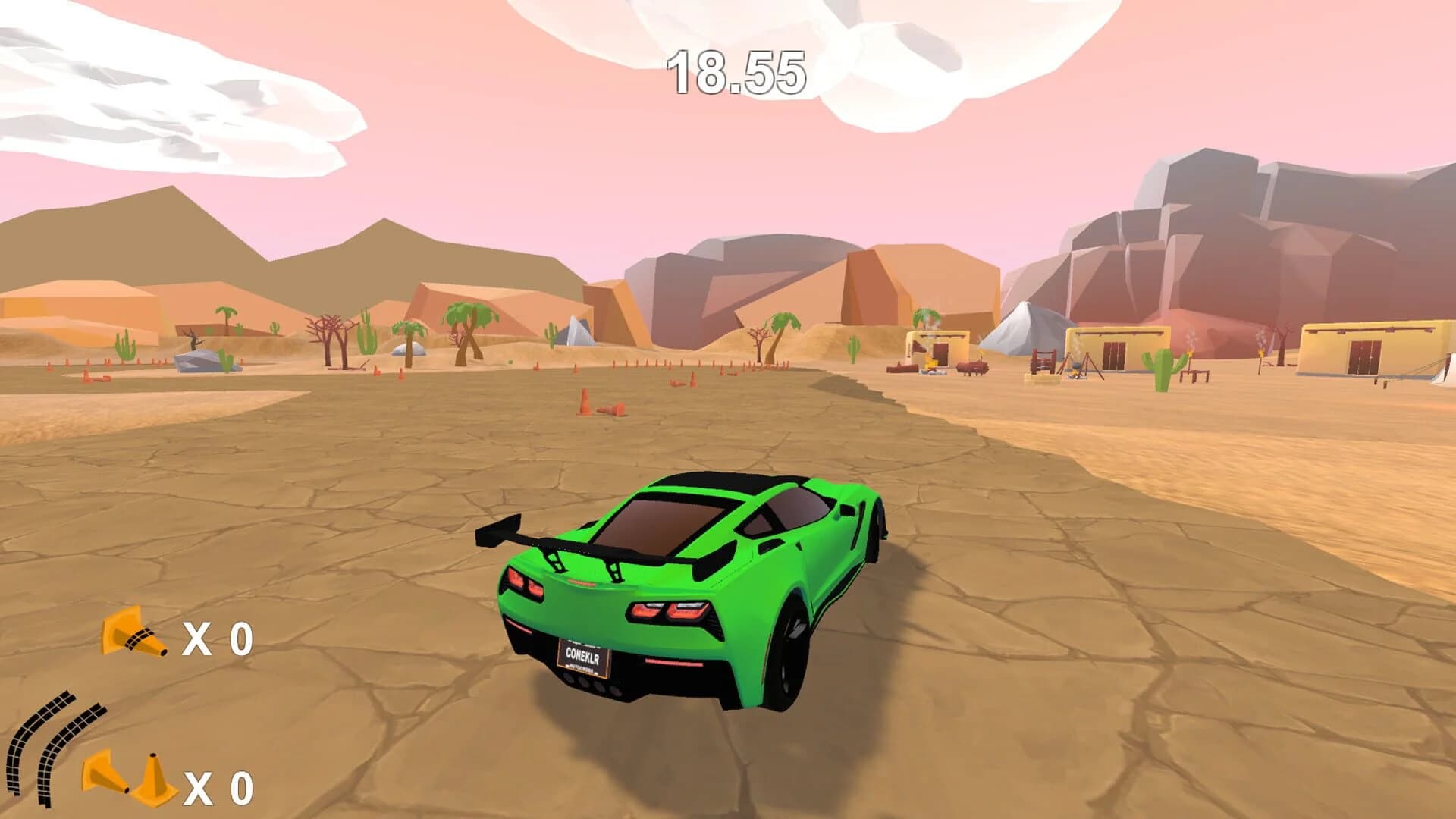Click the timer showing 18.55
The width and height of the screenshot is (1456, 819).
pyautogui.click(x=736, y=72)
